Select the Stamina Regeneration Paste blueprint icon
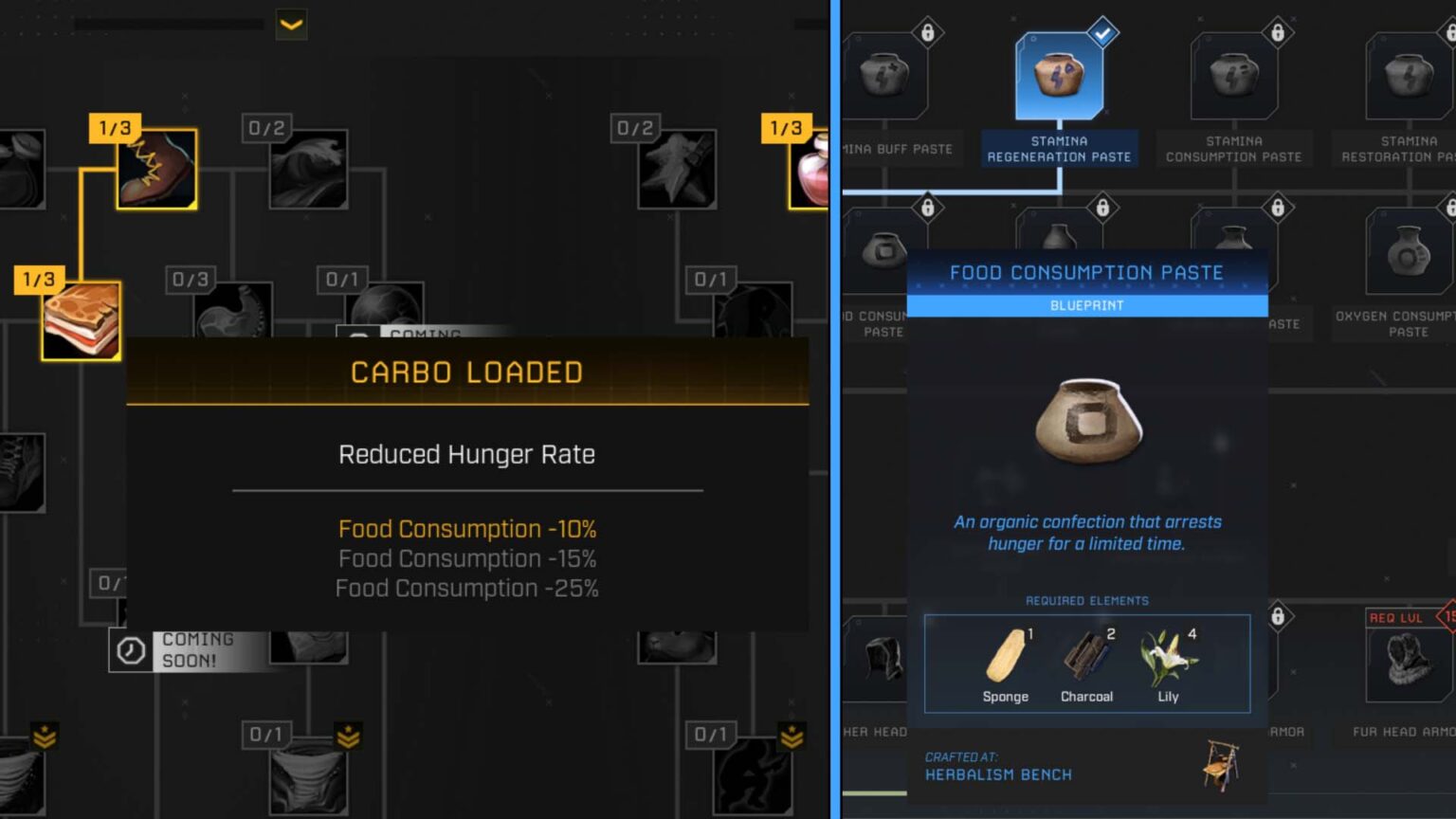1456x819 pixels. pyautogui.click(x=1059, y=74)
